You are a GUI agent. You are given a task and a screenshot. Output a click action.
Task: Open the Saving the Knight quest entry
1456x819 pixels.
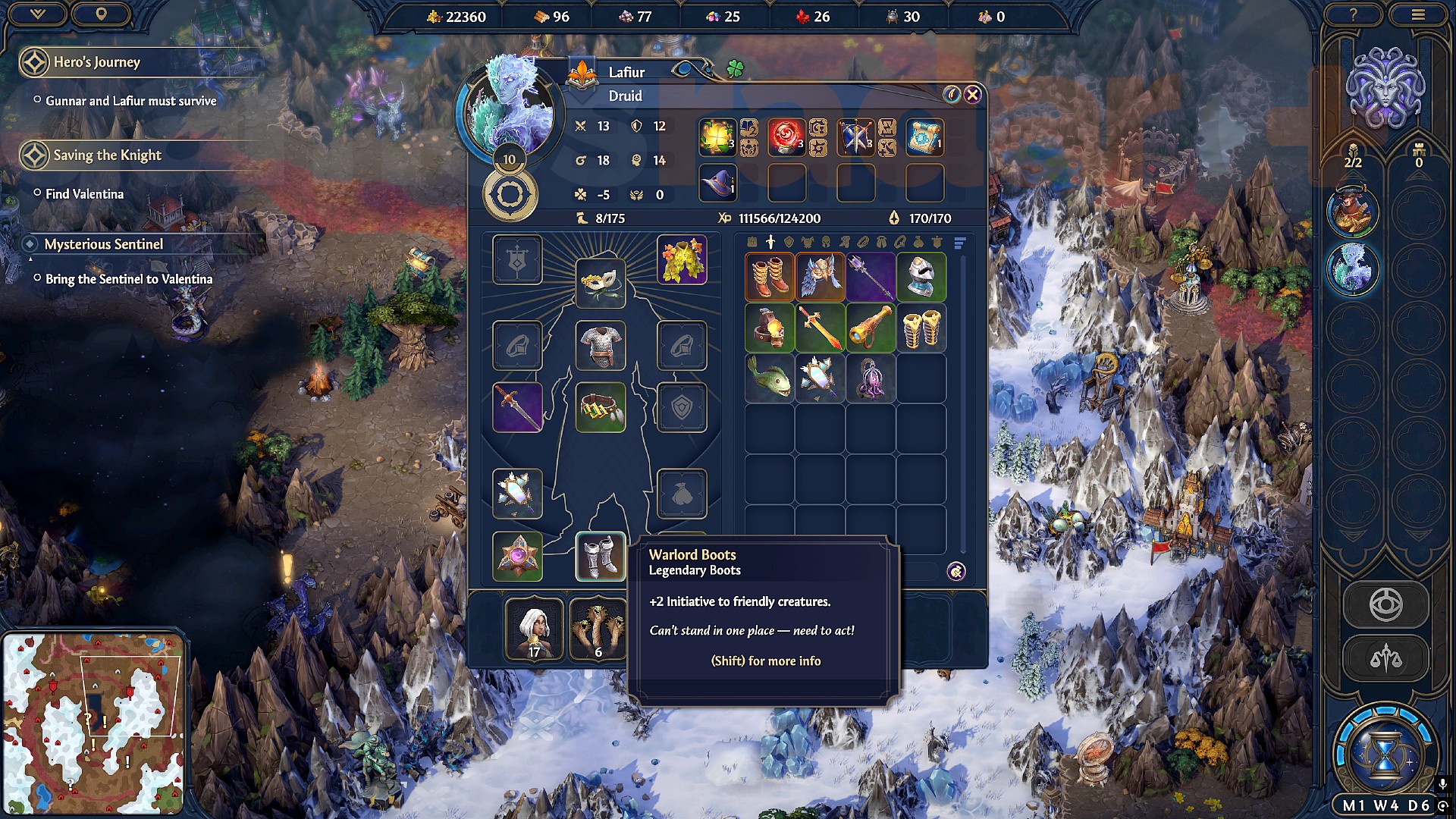point(106,155)
